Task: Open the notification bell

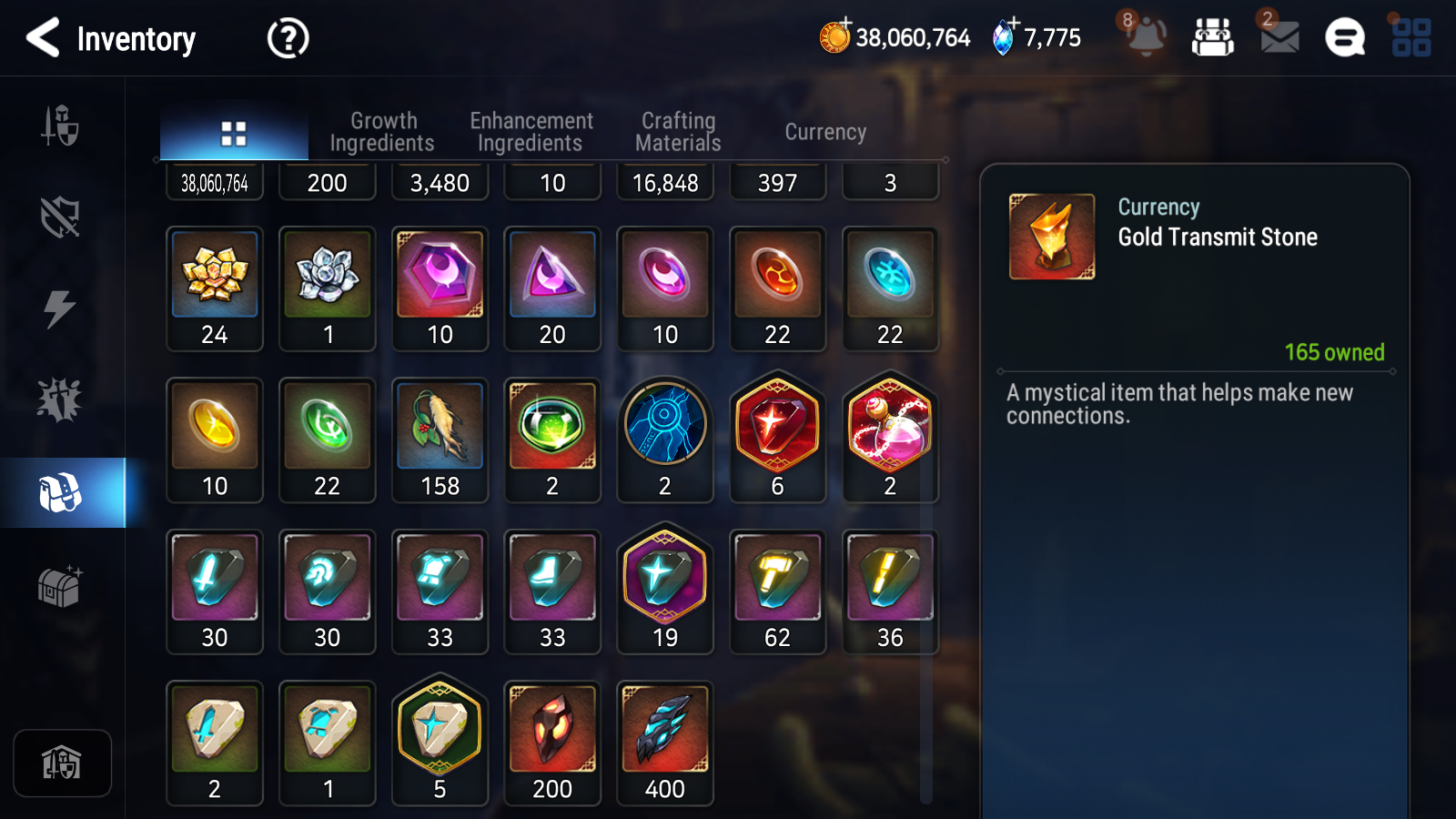Action: coord(1145,36)
